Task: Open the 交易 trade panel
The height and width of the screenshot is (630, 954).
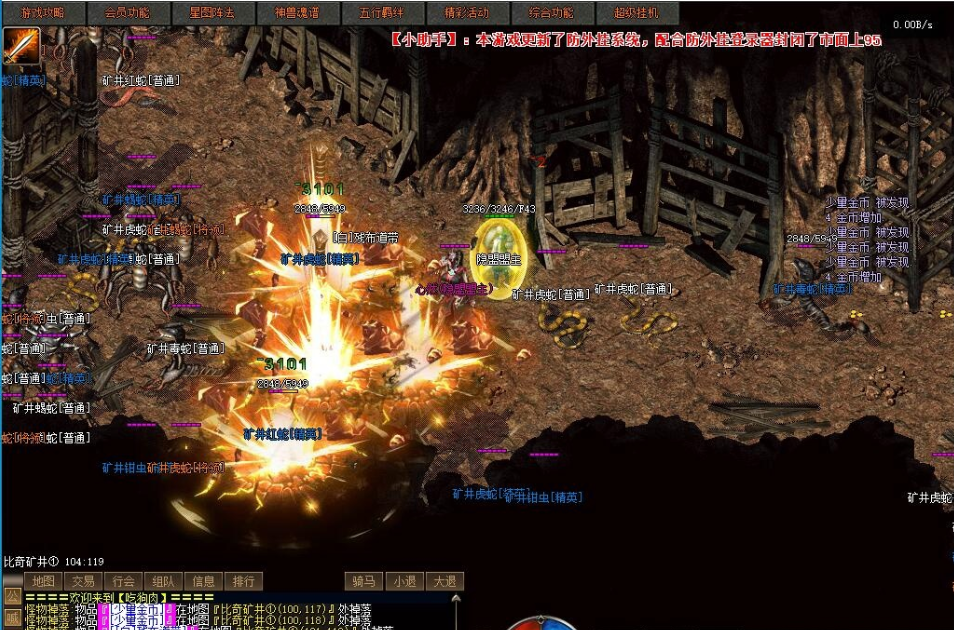Action: point(83,581)
